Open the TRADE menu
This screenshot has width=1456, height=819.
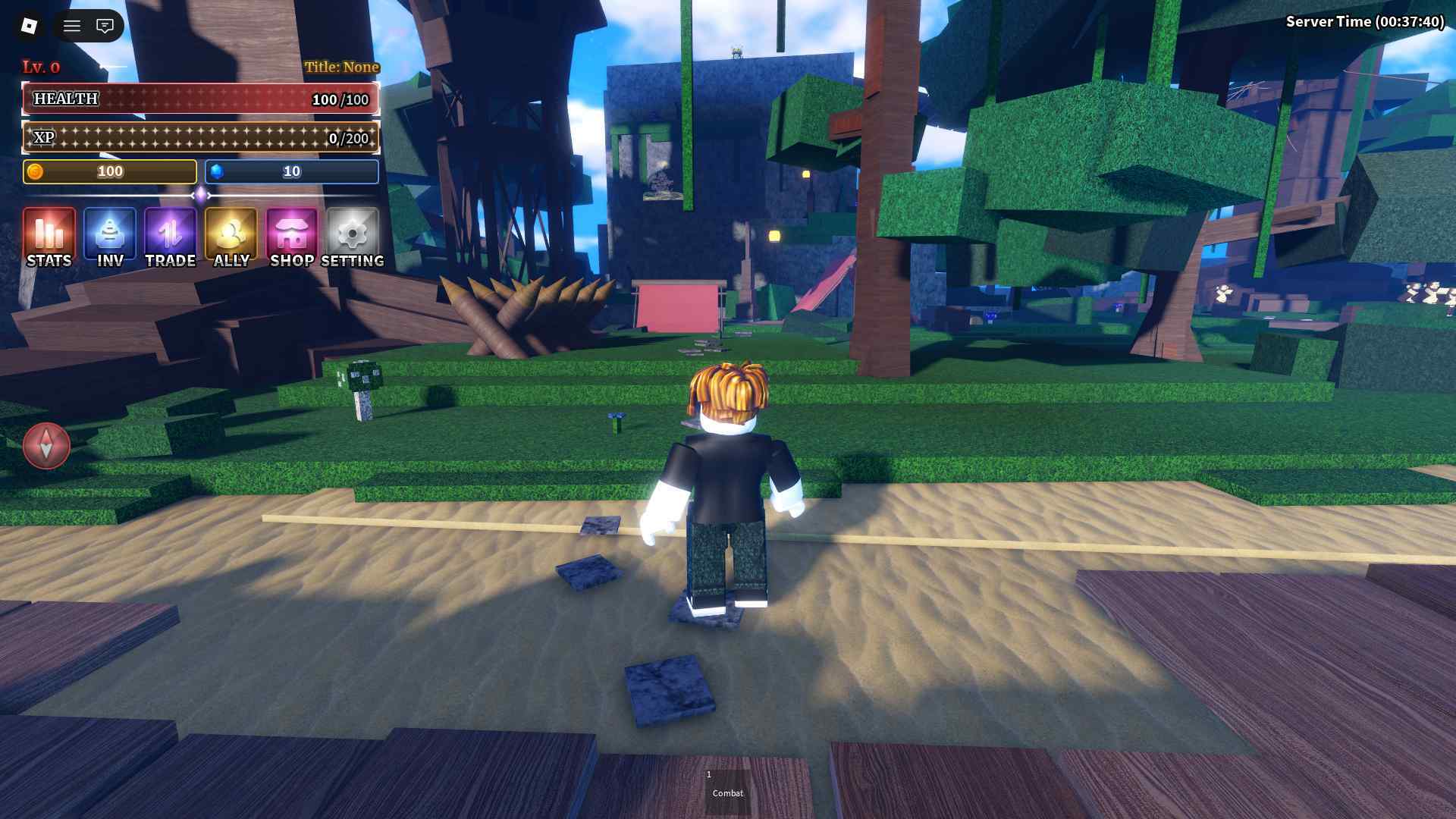pos(171,236)
